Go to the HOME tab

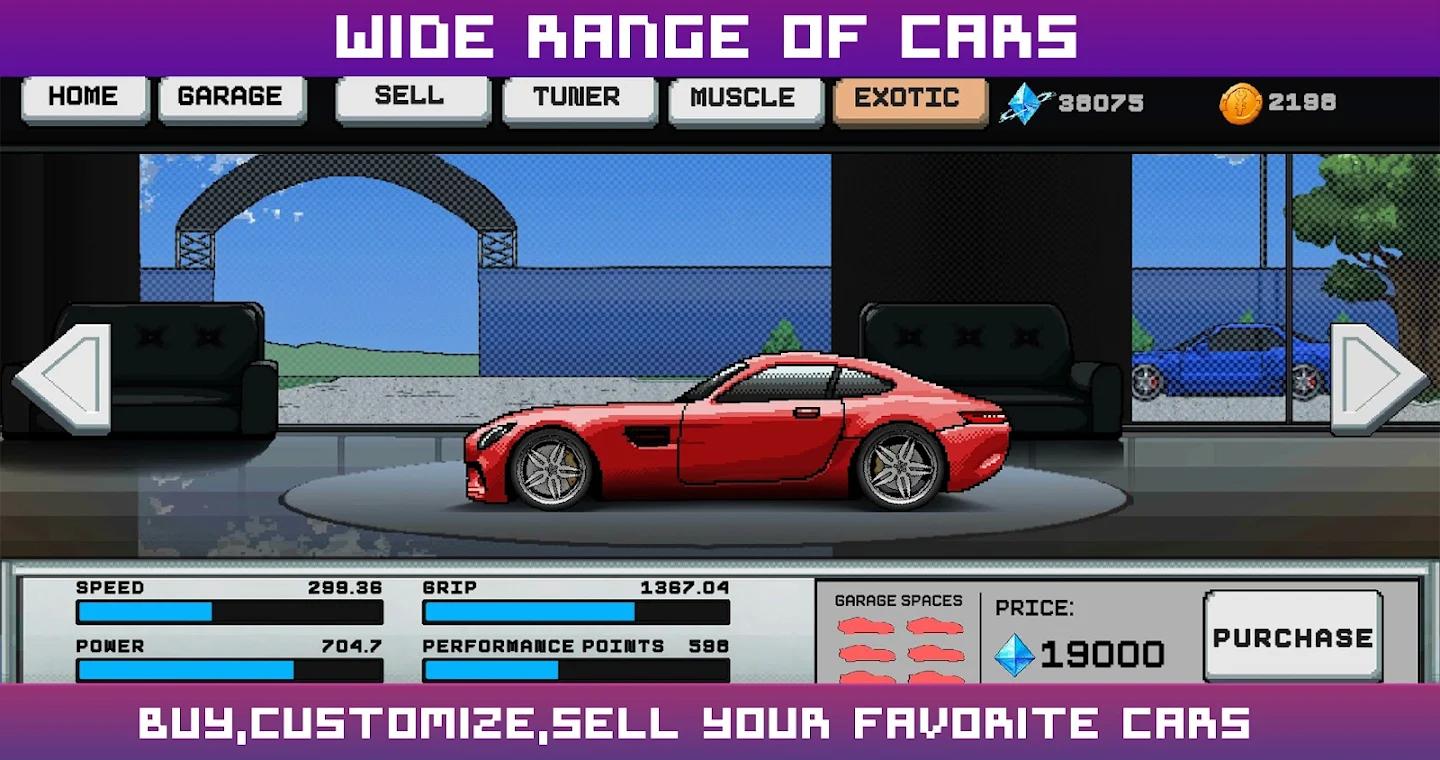[x=83, y=96]
